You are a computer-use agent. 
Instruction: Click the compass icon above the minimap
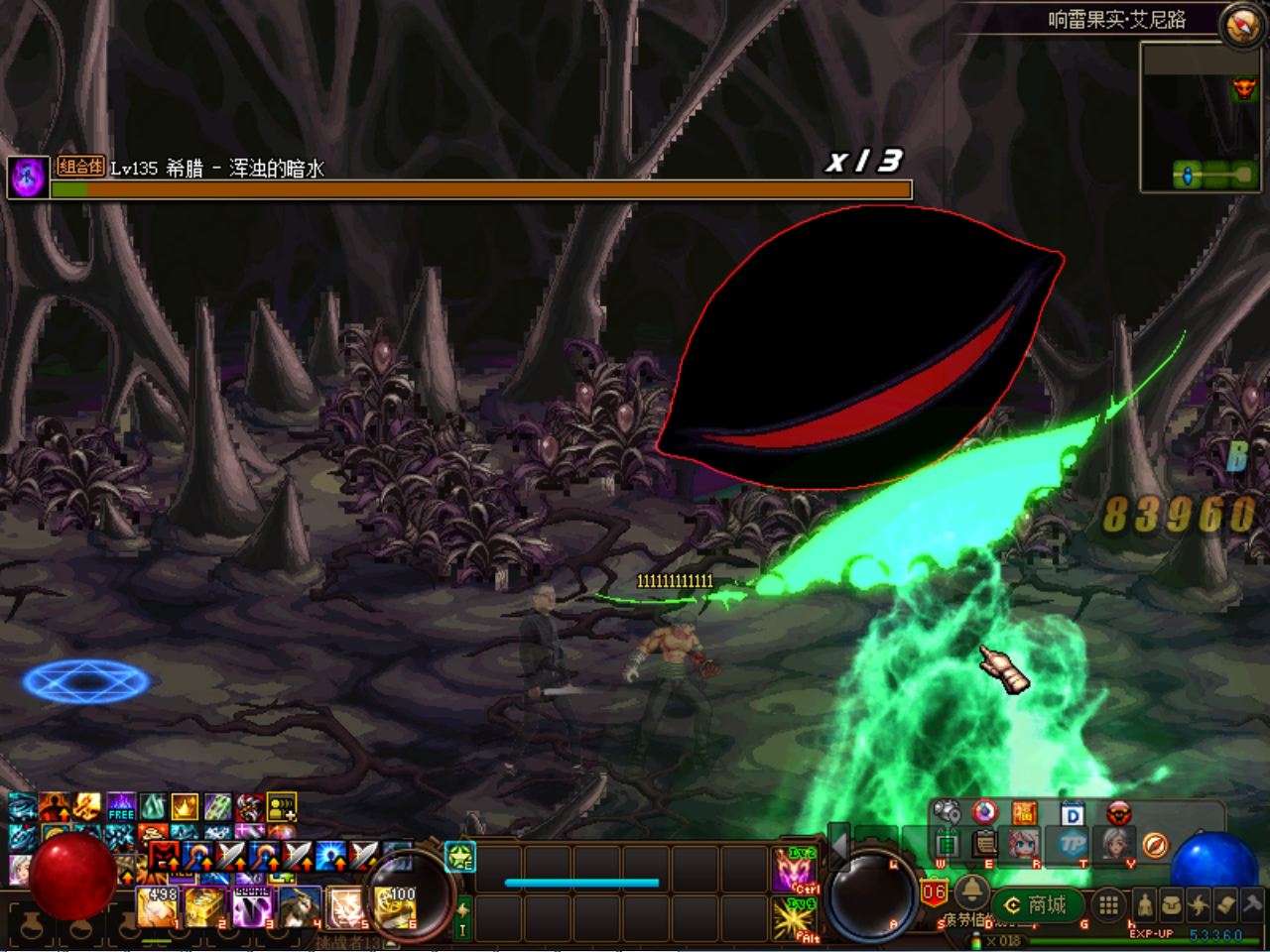click(1241, 25)
